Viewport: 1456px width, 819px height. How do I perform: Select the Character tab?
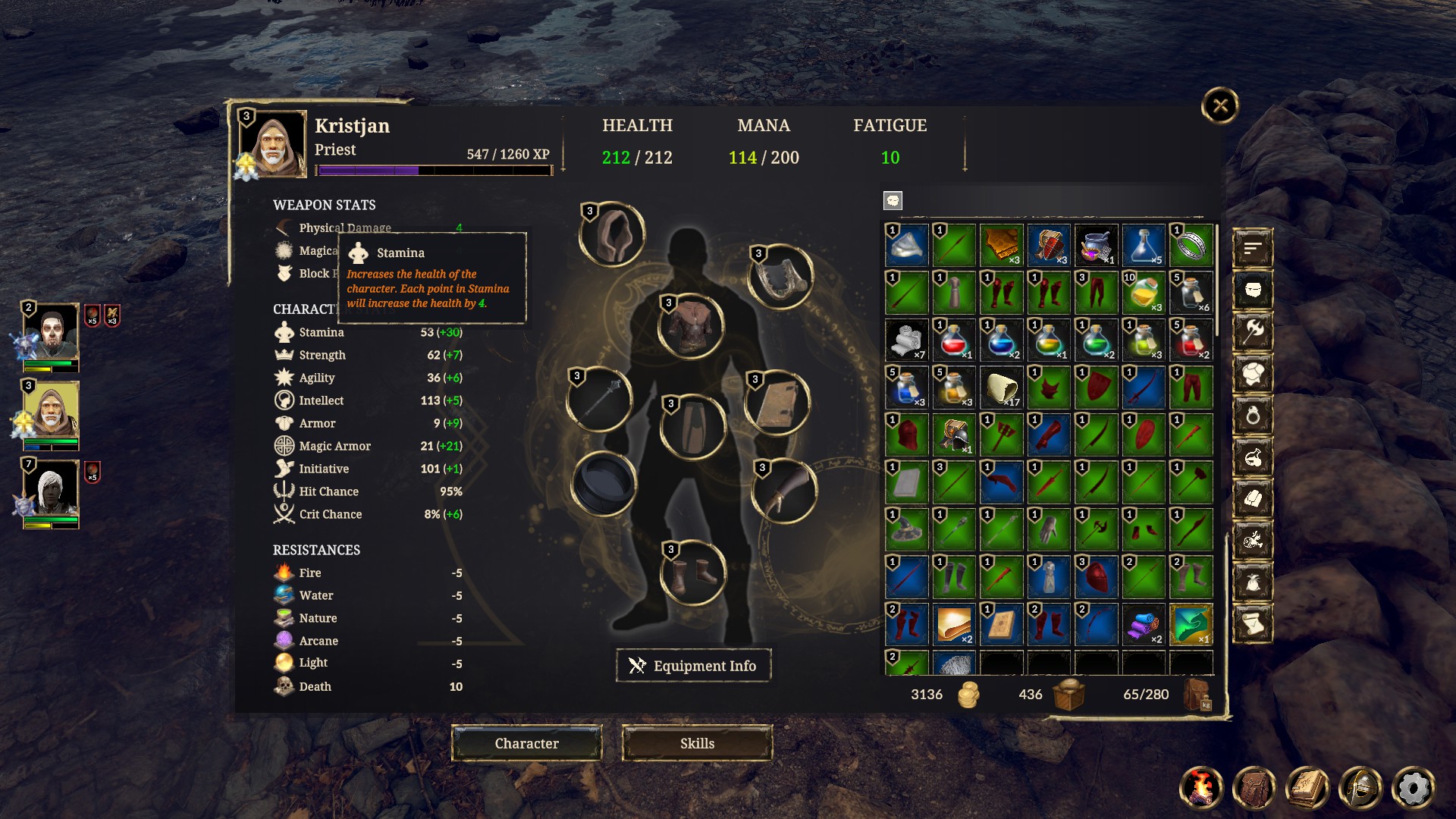point(526,743)
